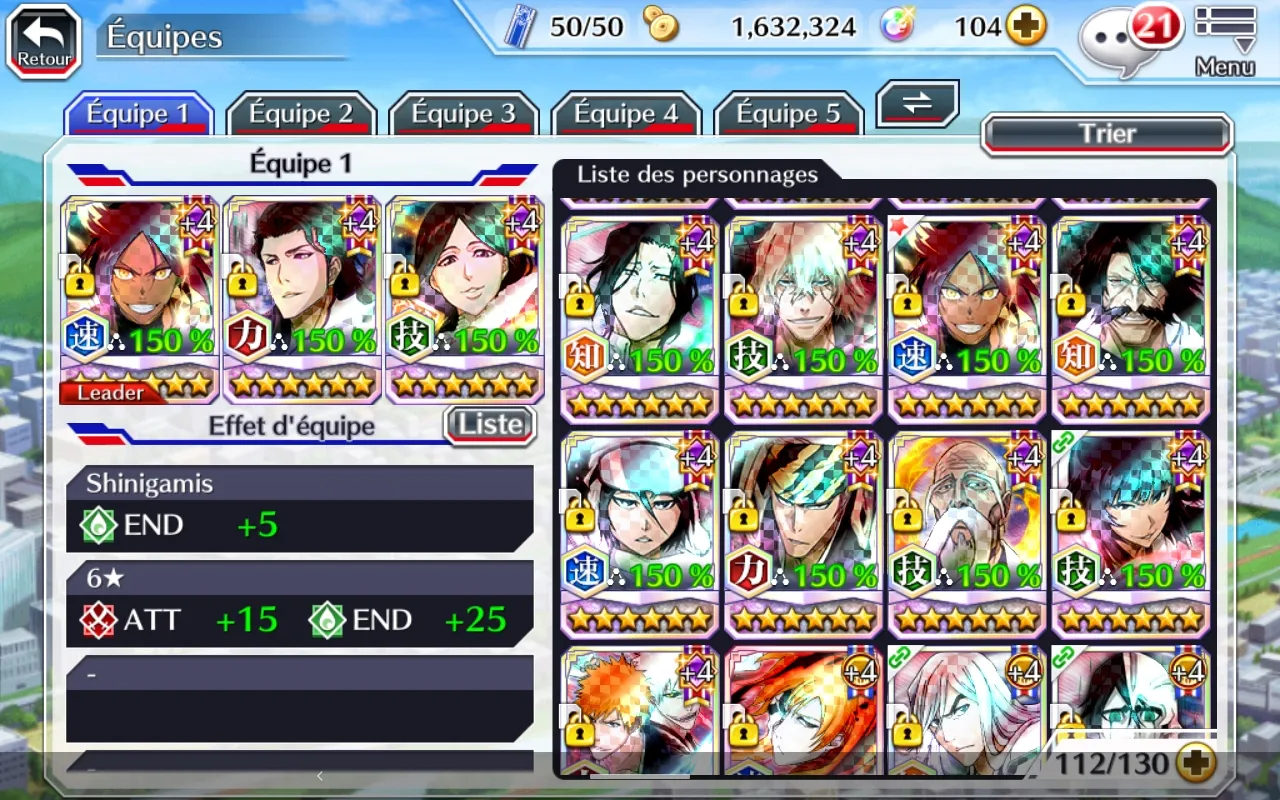The image size is (1280, 800).
Task: Switch to the Équipe 3 tab
Action: click(x=463, y=114)
